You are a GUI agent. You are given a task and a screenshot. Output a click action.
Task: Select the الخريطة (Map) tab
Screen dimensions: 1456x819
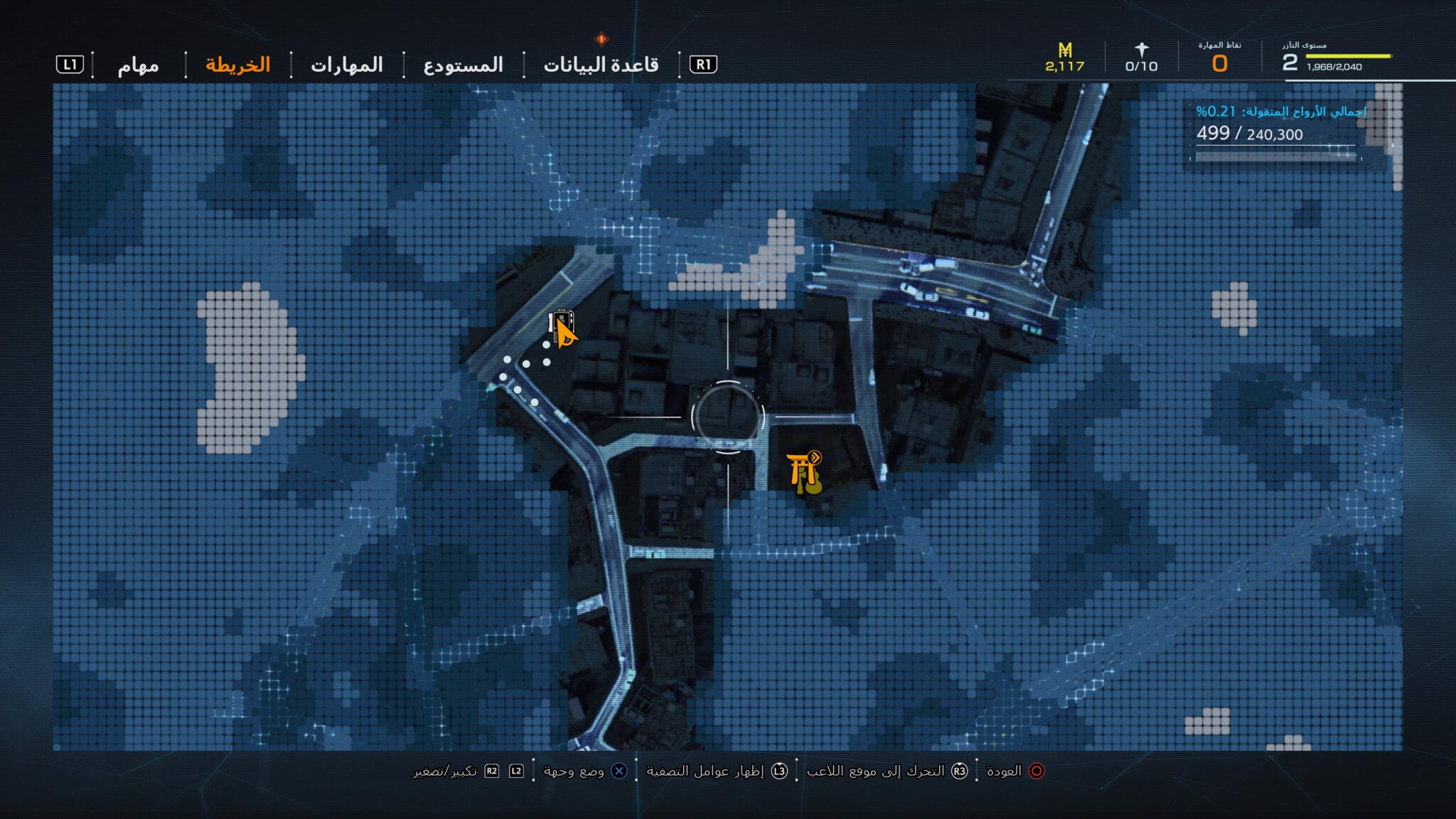(x=238, y=65)
